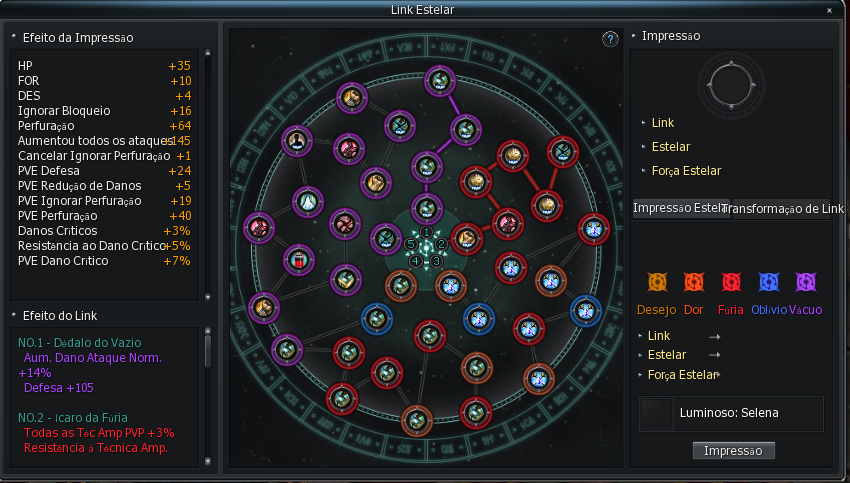
Task: Select link number 5 in the center
Action: 410,243
